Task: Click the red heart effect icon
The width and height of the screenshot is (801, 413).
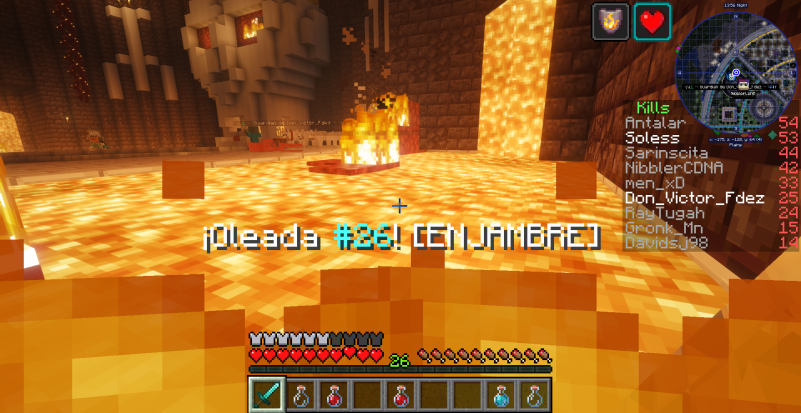Action: [x=652, y=21]
